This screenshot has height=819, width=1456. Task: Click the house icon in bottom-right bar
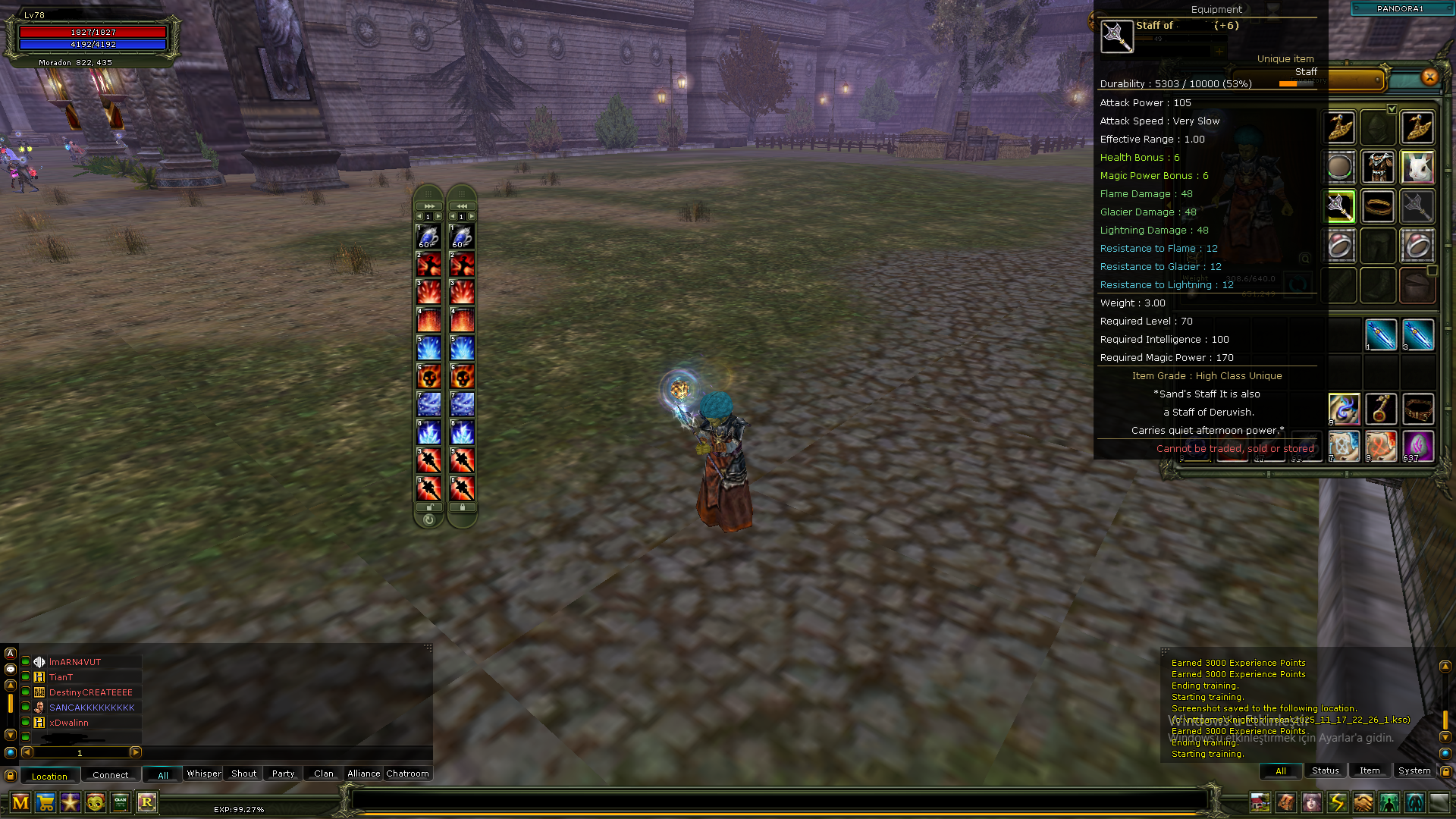coord(1260,802)
